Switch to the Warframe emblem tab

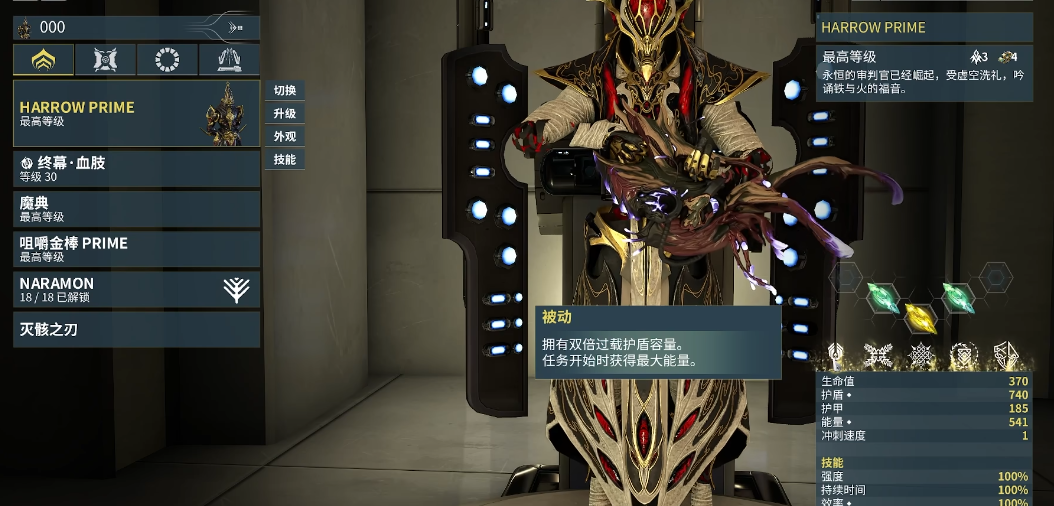point(43,61)
